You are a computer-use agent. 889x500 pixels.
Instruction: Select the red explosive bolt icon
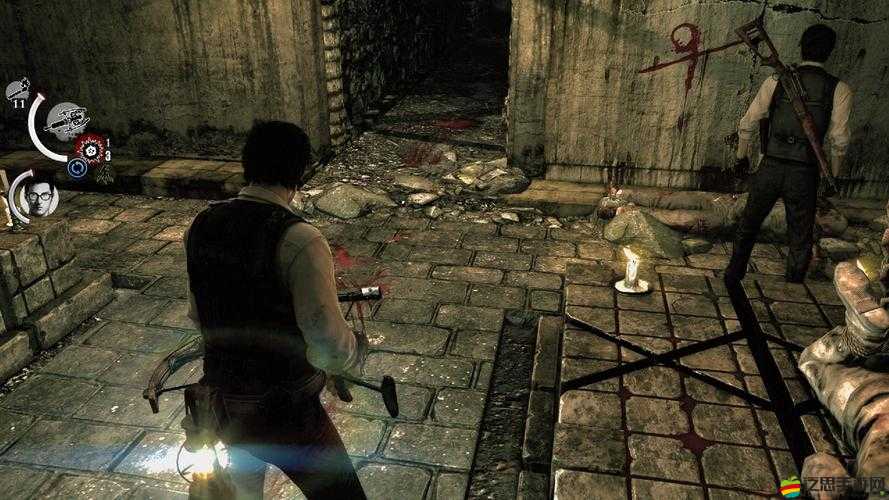coord(90,148)
